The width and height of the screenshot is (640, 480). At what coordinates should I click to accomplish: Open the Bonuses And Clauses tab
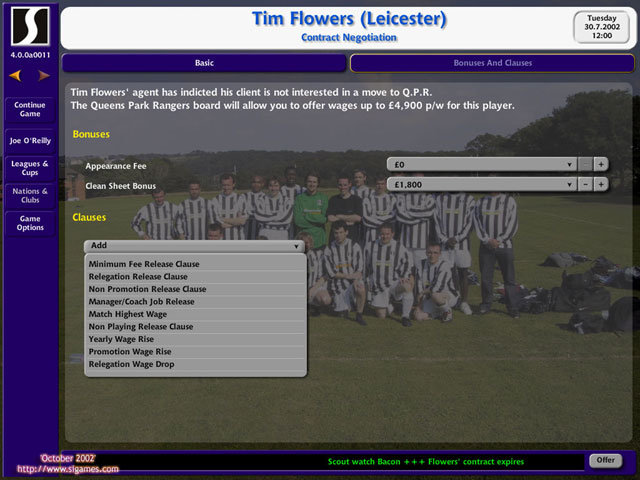point(493,63)
